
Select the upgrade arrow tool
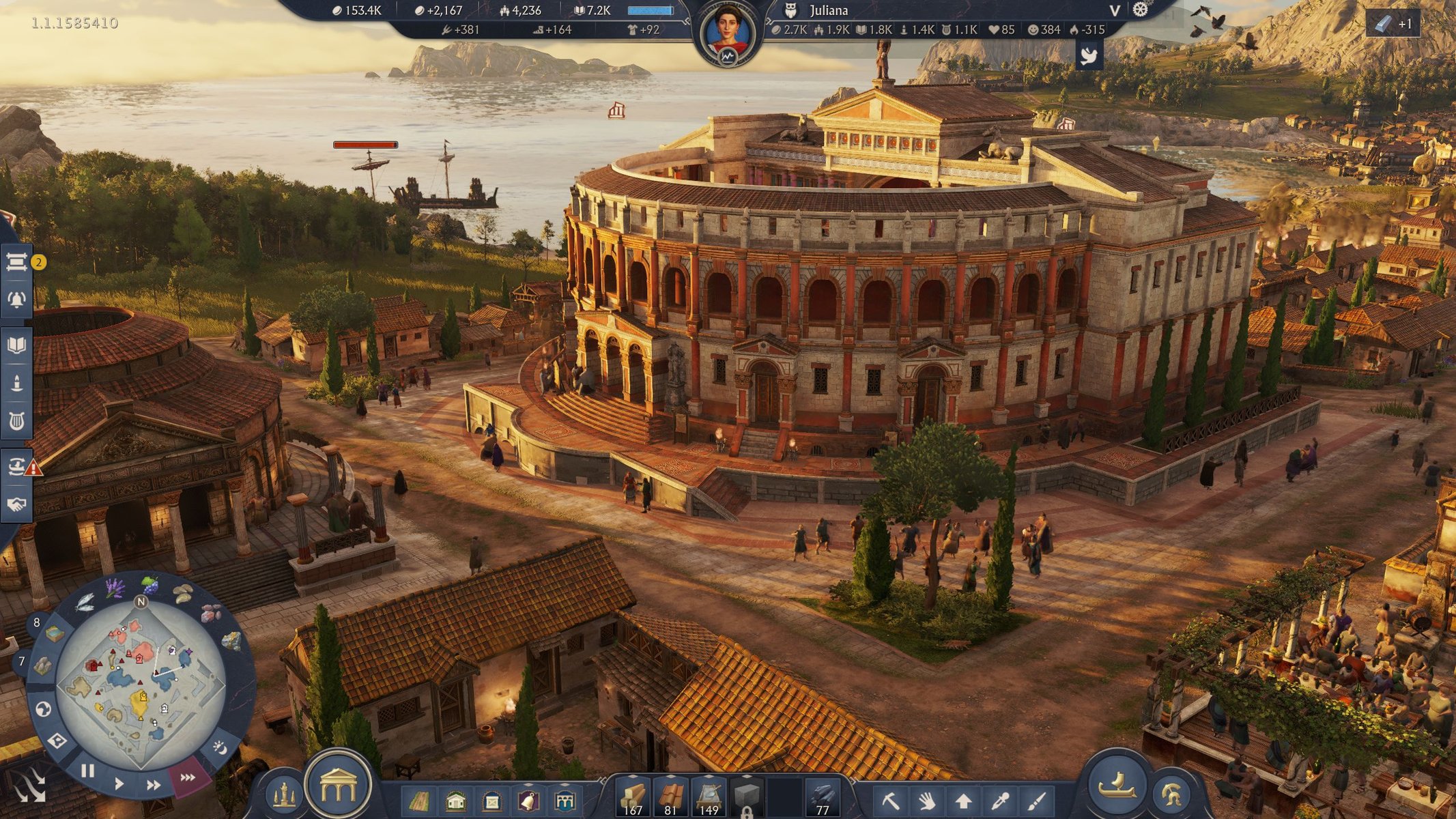click(x=963, y=800)
